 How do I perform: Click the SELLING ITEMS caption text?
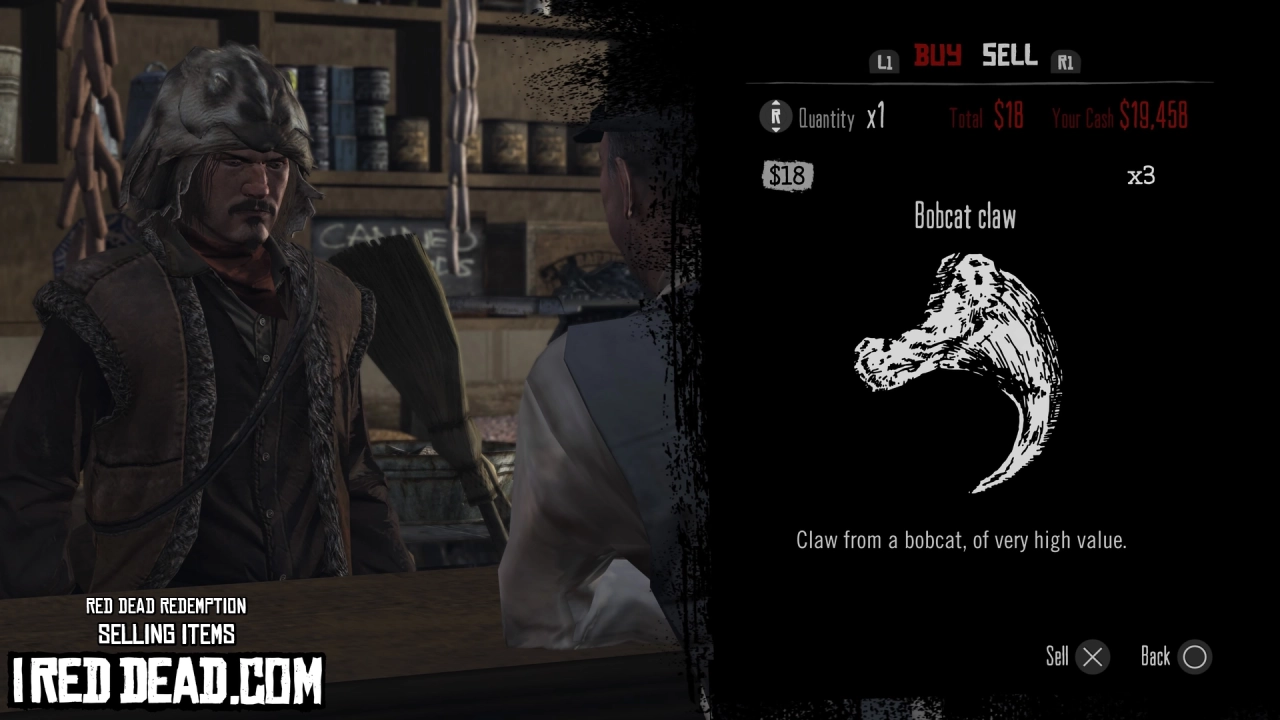point(166,634)
